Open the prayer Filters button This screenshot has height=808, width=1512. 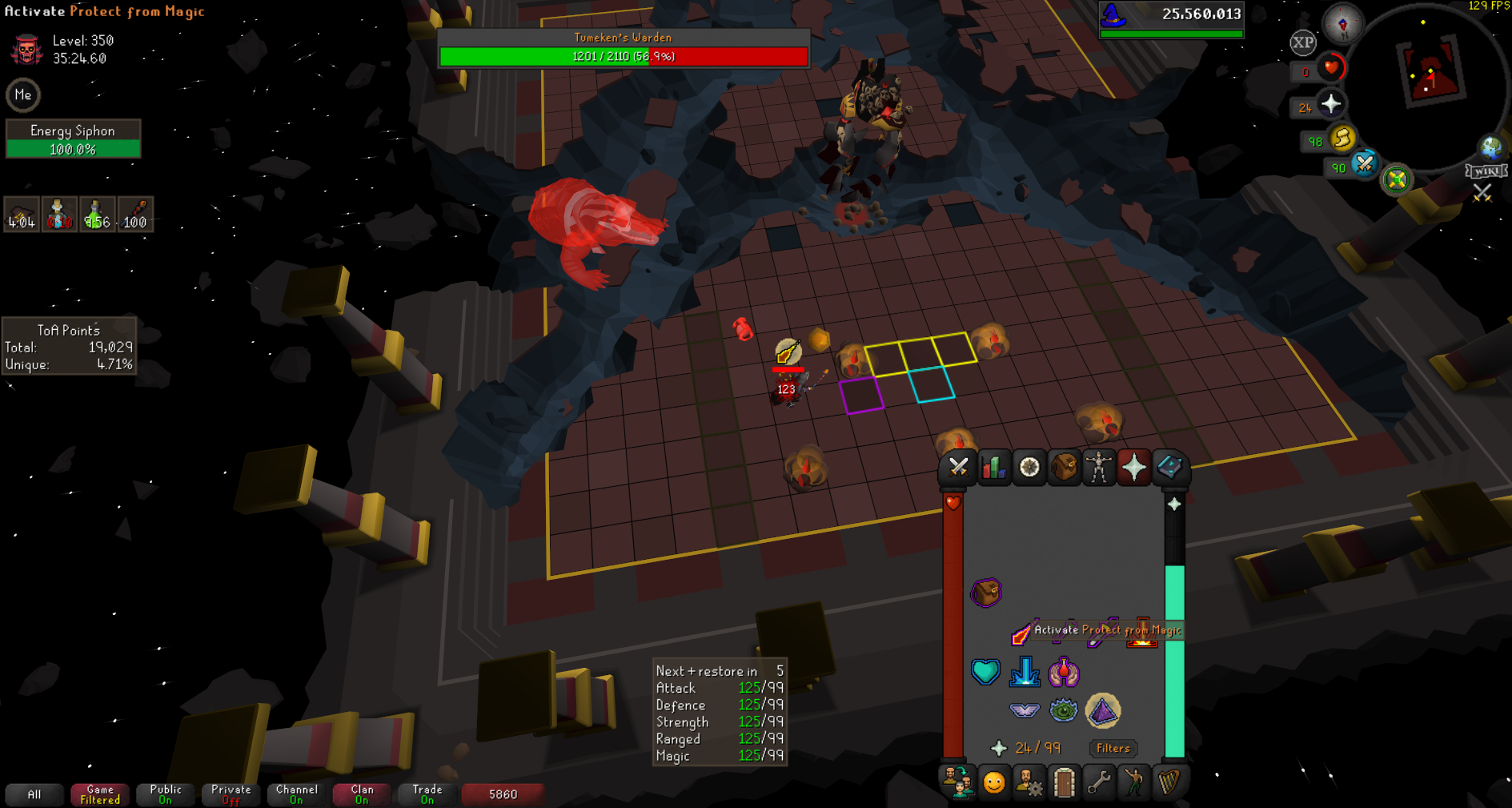pyautogui.click(x=1113, y=748)
